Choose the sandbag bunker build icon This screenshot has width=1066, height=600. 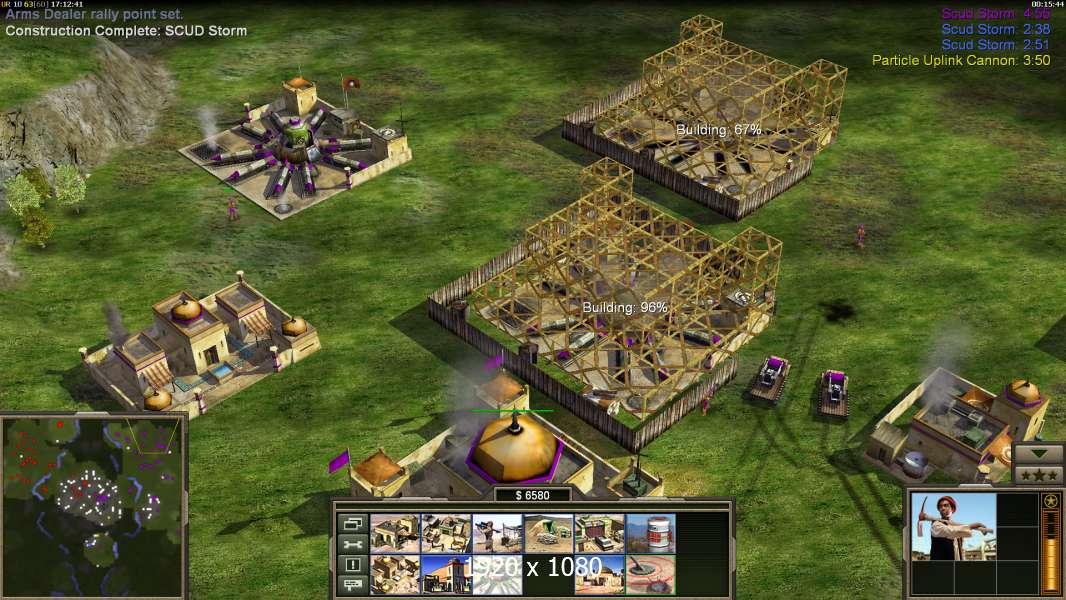(548, 534)
